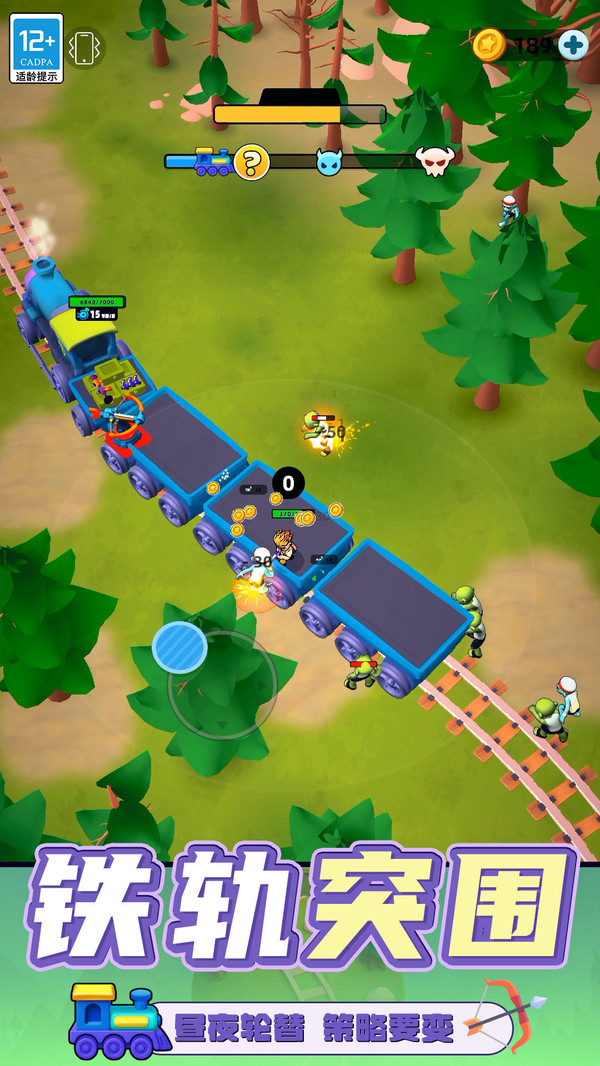Tap the phone vibration icon
The width and height of the screenshot is (600, 1066).
pyautogui.click(x=85, y=48)
